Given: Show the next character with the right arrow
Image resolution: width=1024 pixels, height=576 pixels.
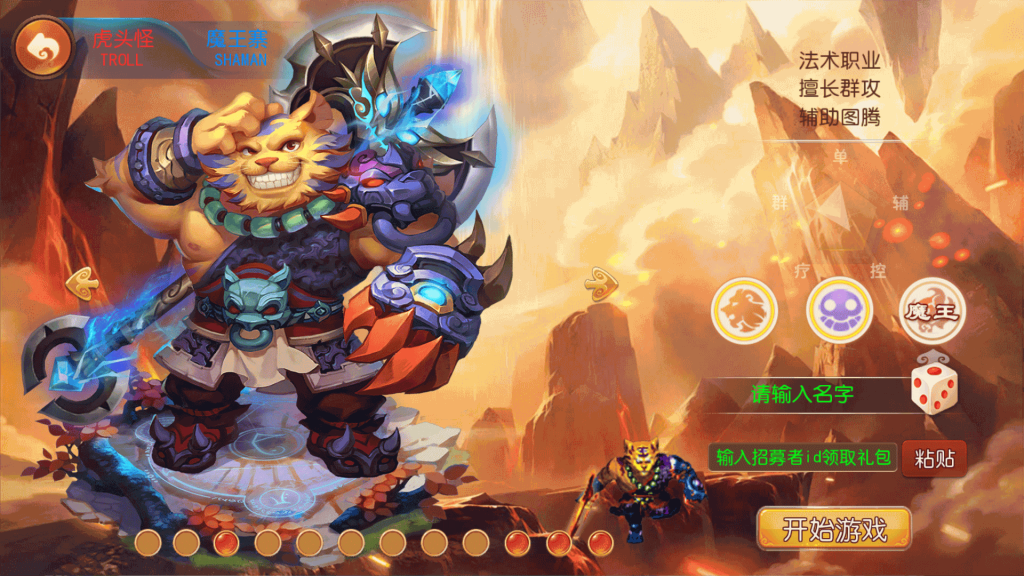Looking at the screenshot, I should [599, 284].
